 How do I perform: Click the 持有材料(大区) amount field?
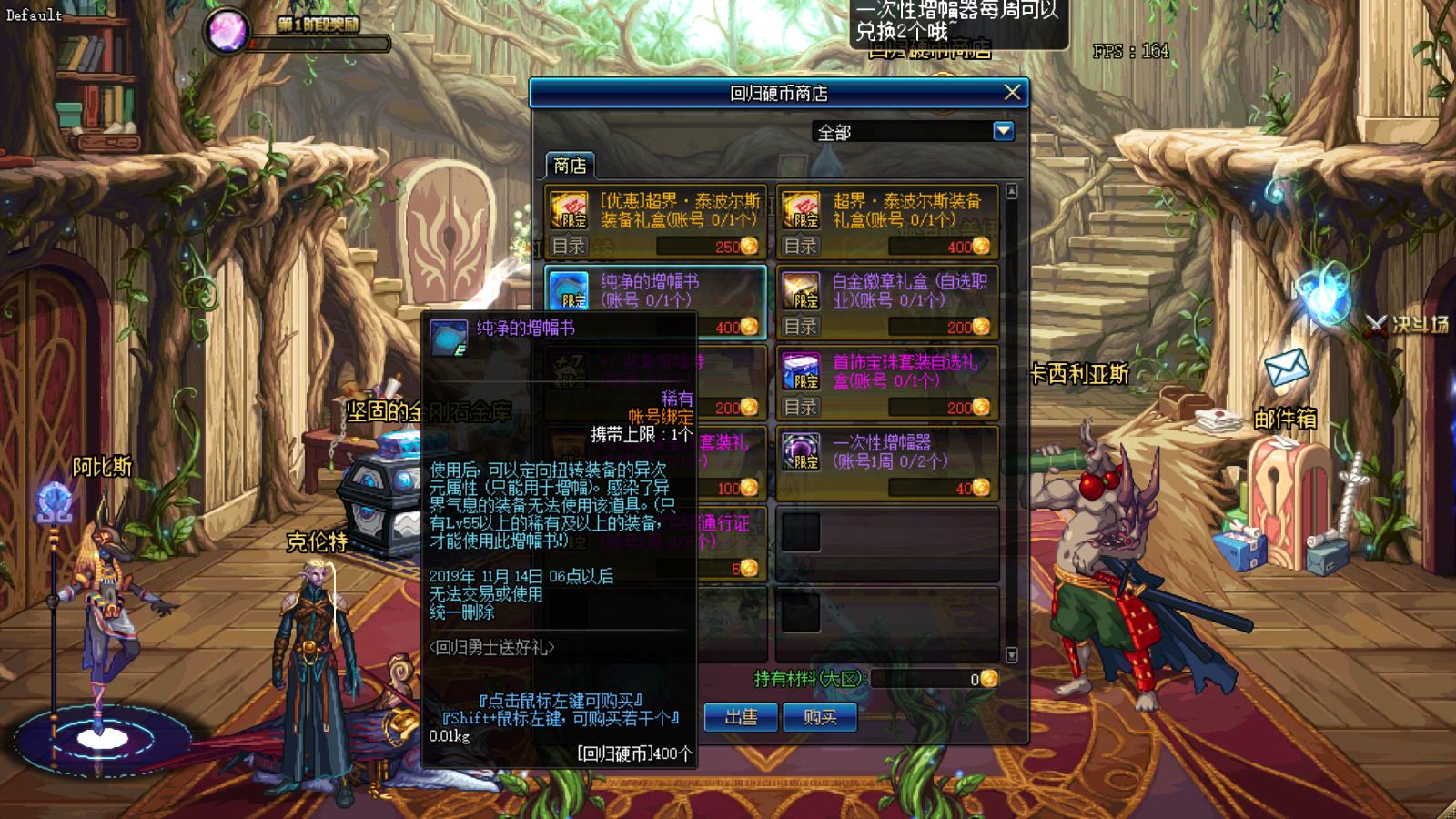[x=928, y=677]
